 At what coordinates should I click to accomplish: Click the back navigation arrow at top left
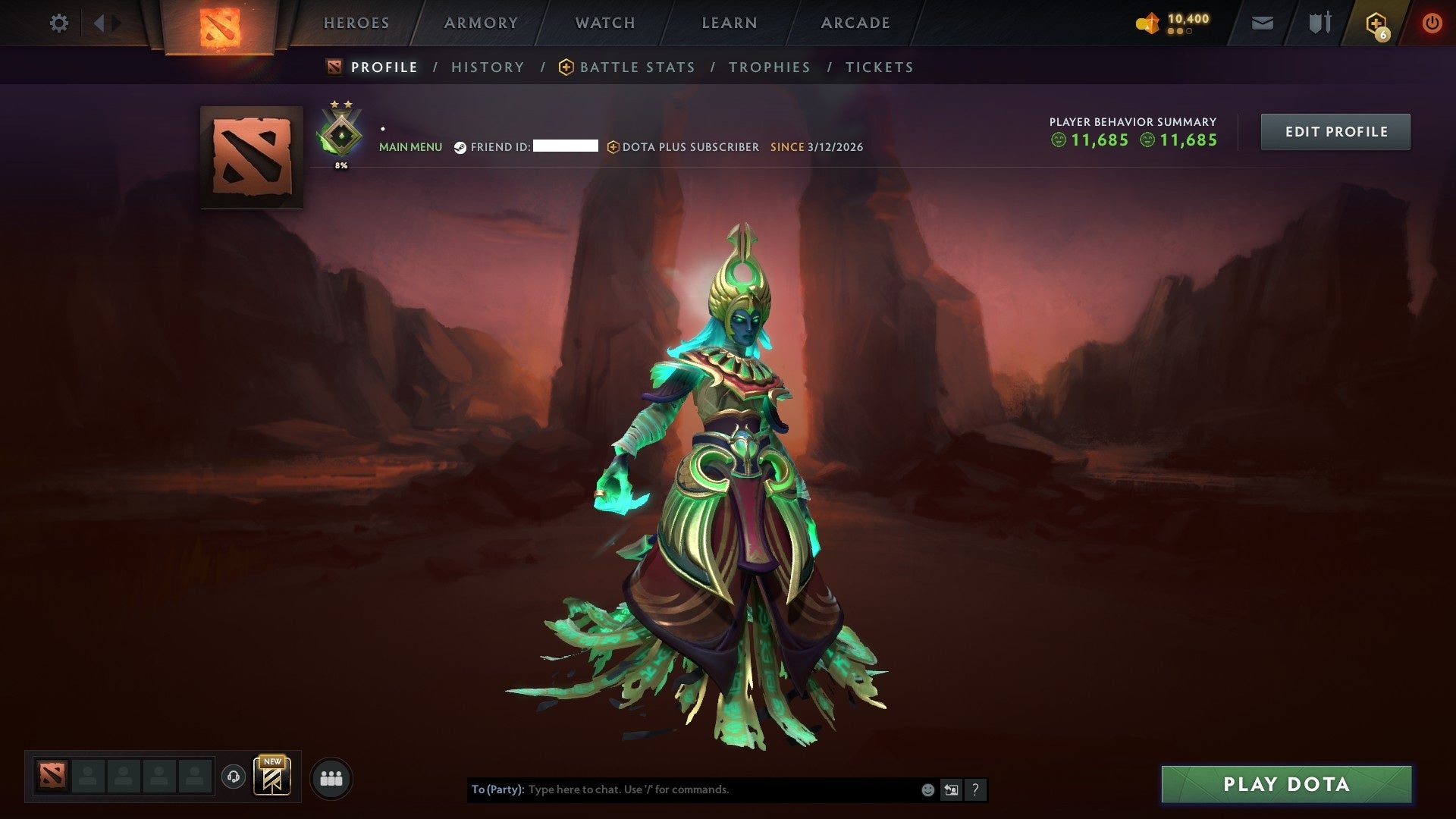coord(99,23)
